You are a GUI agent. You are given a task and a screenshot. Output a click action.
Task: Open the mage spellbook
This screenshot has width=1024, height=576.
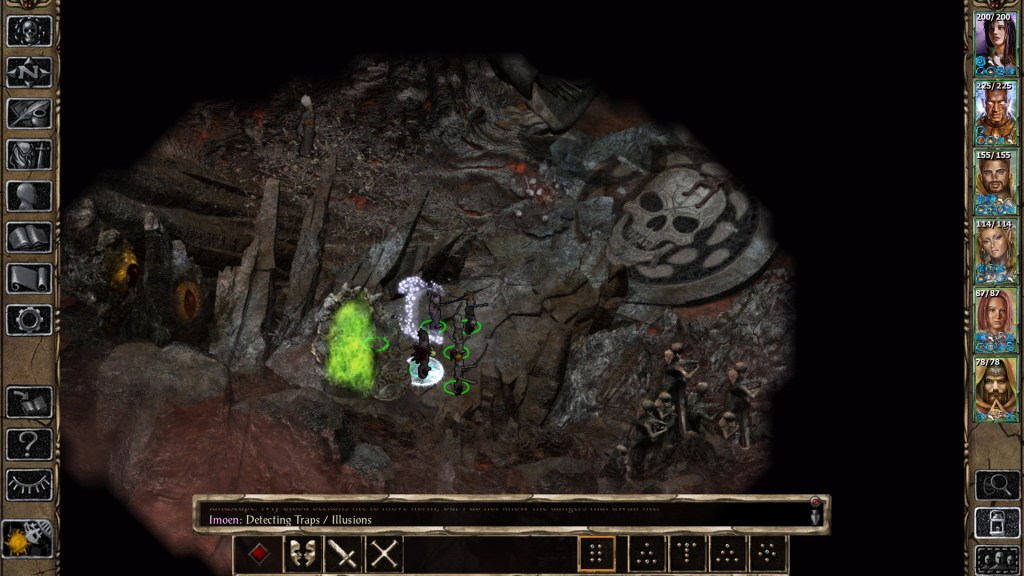[x=29, y=238]
